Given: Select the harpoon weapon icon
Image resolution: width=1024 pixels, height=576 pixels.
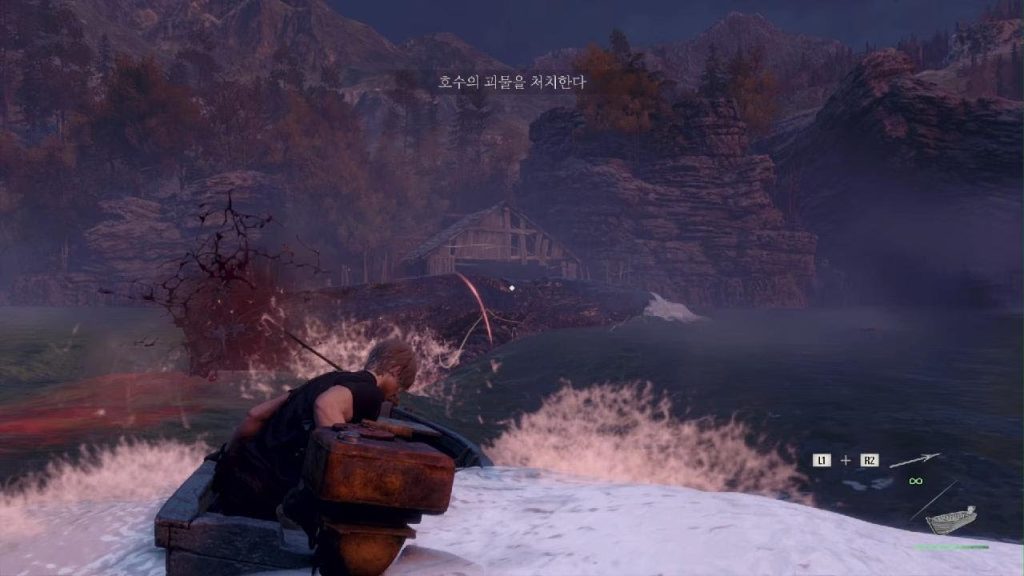Looking at the screenshot, I should coord(915,460).
